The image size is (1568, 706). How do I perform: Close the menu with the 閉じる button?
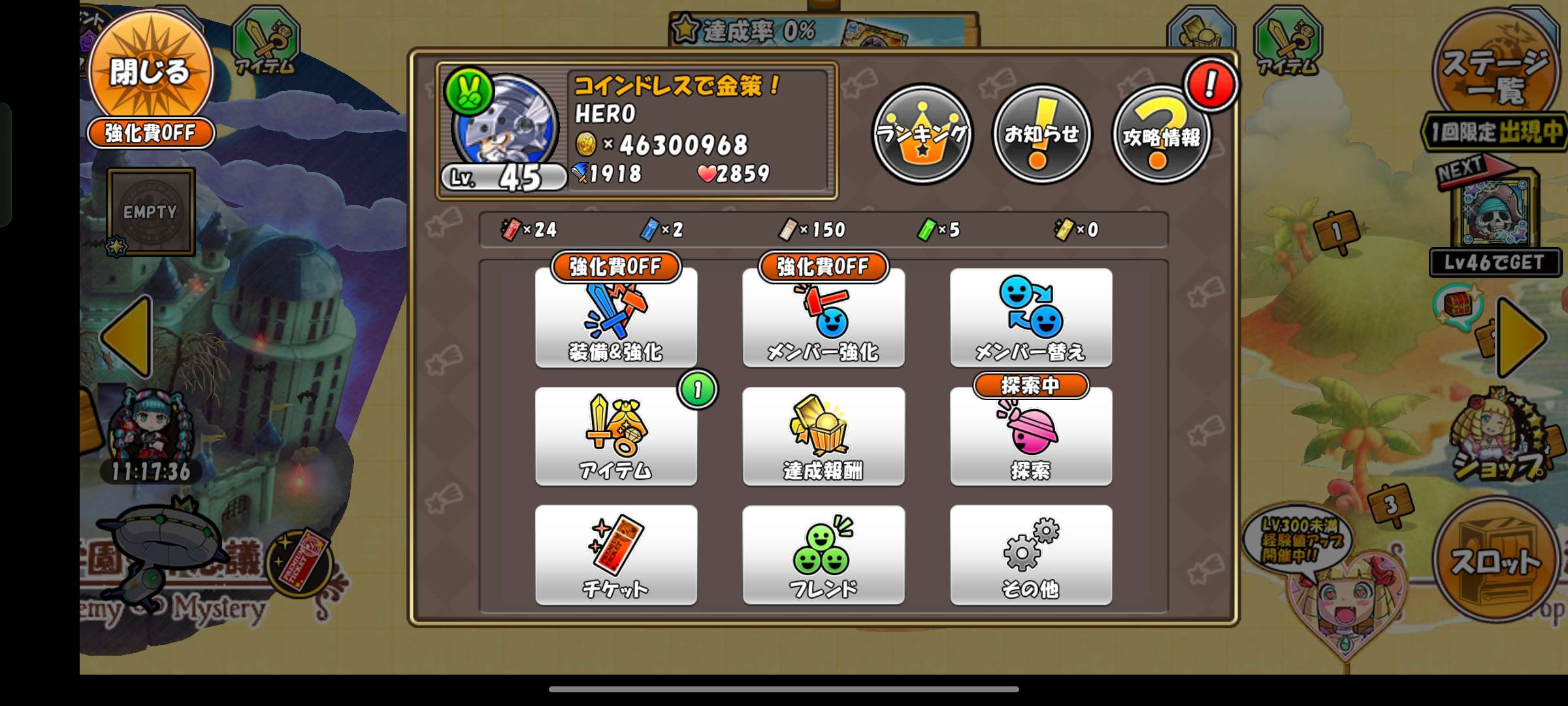(x=150, y=72)
